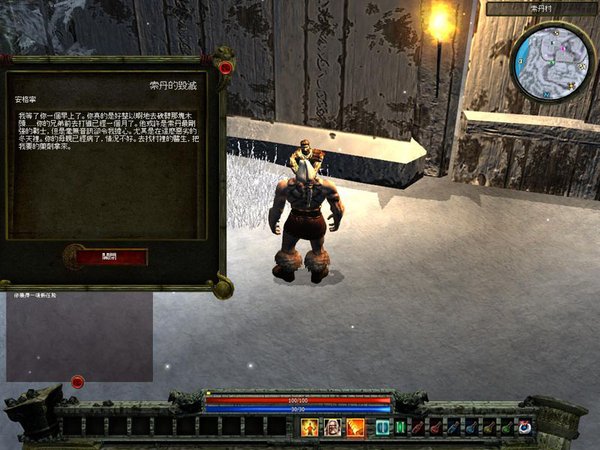Viewport: 600px width, 450px height.
Task: Close the quest dialogue with the red corner button
Action: tap(226, 68)
